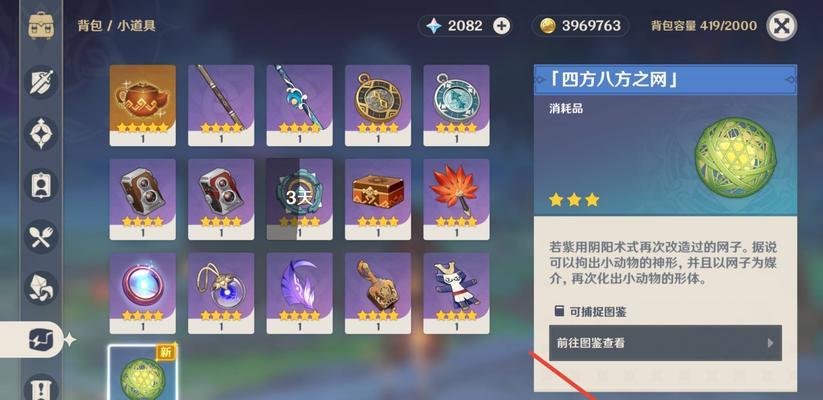Viewport: 823px width, 400px height.
Task: Choose the golden treasure compass item
Action: pos(378,100)
